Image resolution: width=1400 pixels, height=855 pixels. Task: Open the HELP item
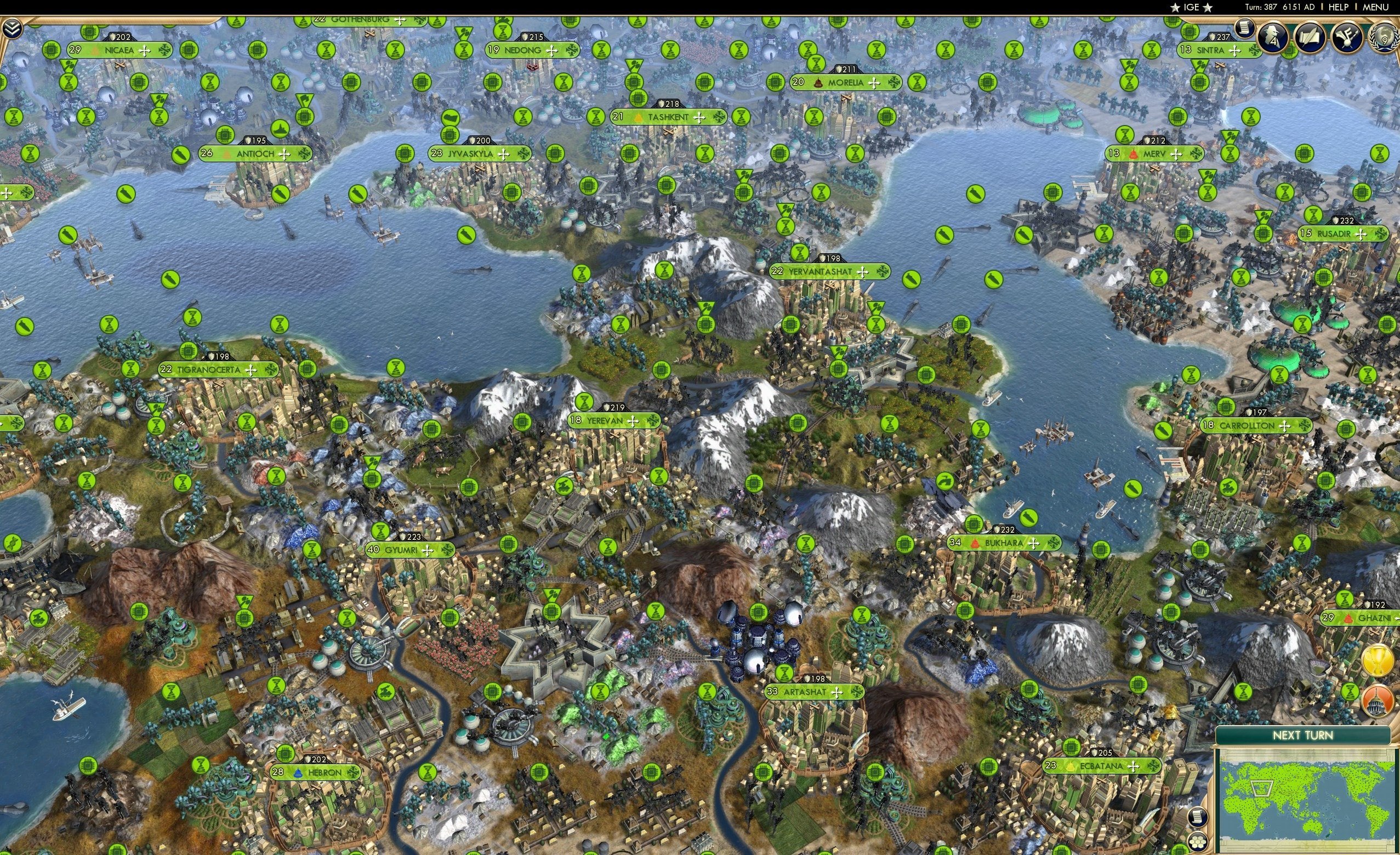coord(1339,7)
